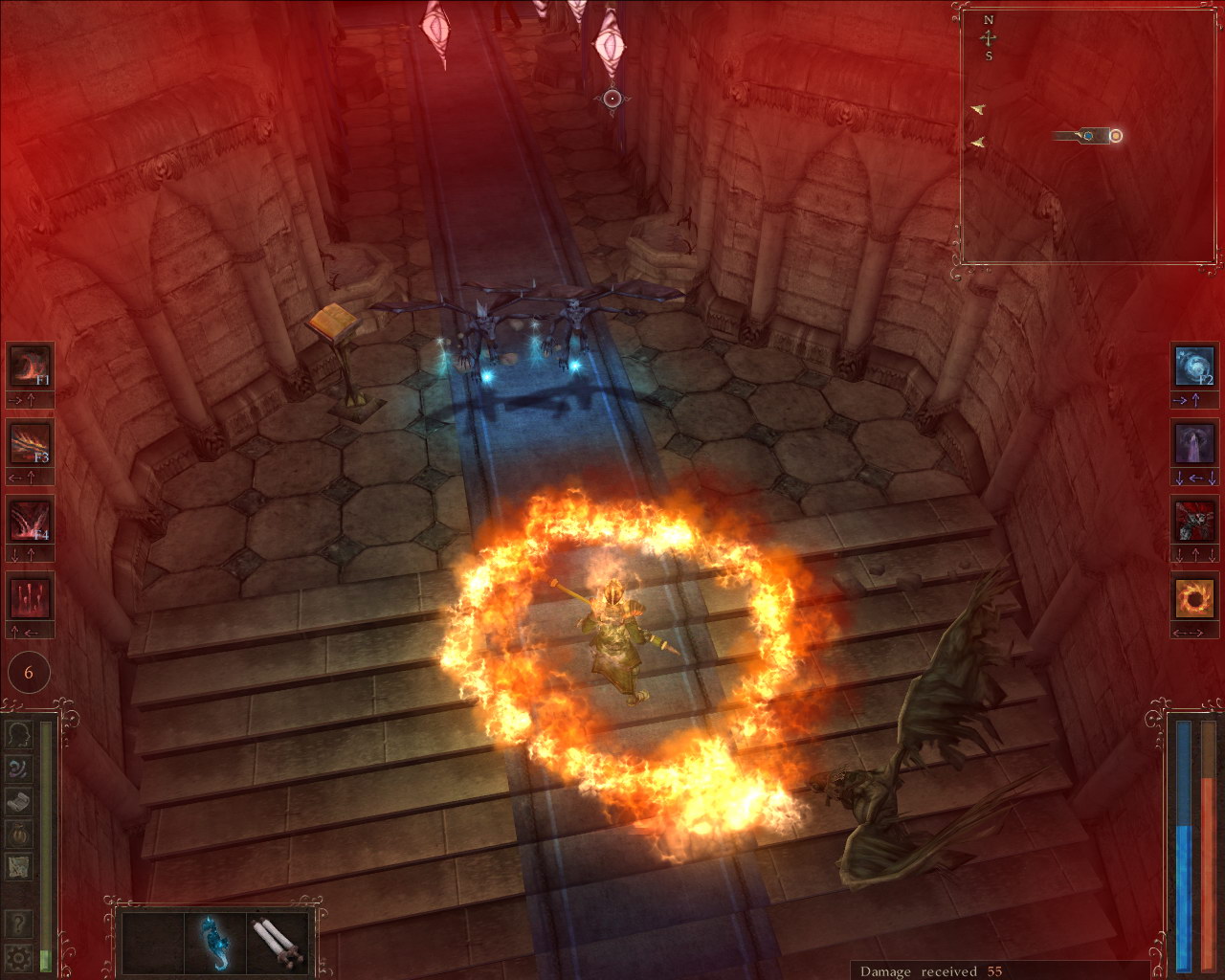Select the F4 red burst spell
This screenshot has height=980, width=1225.
29,522
